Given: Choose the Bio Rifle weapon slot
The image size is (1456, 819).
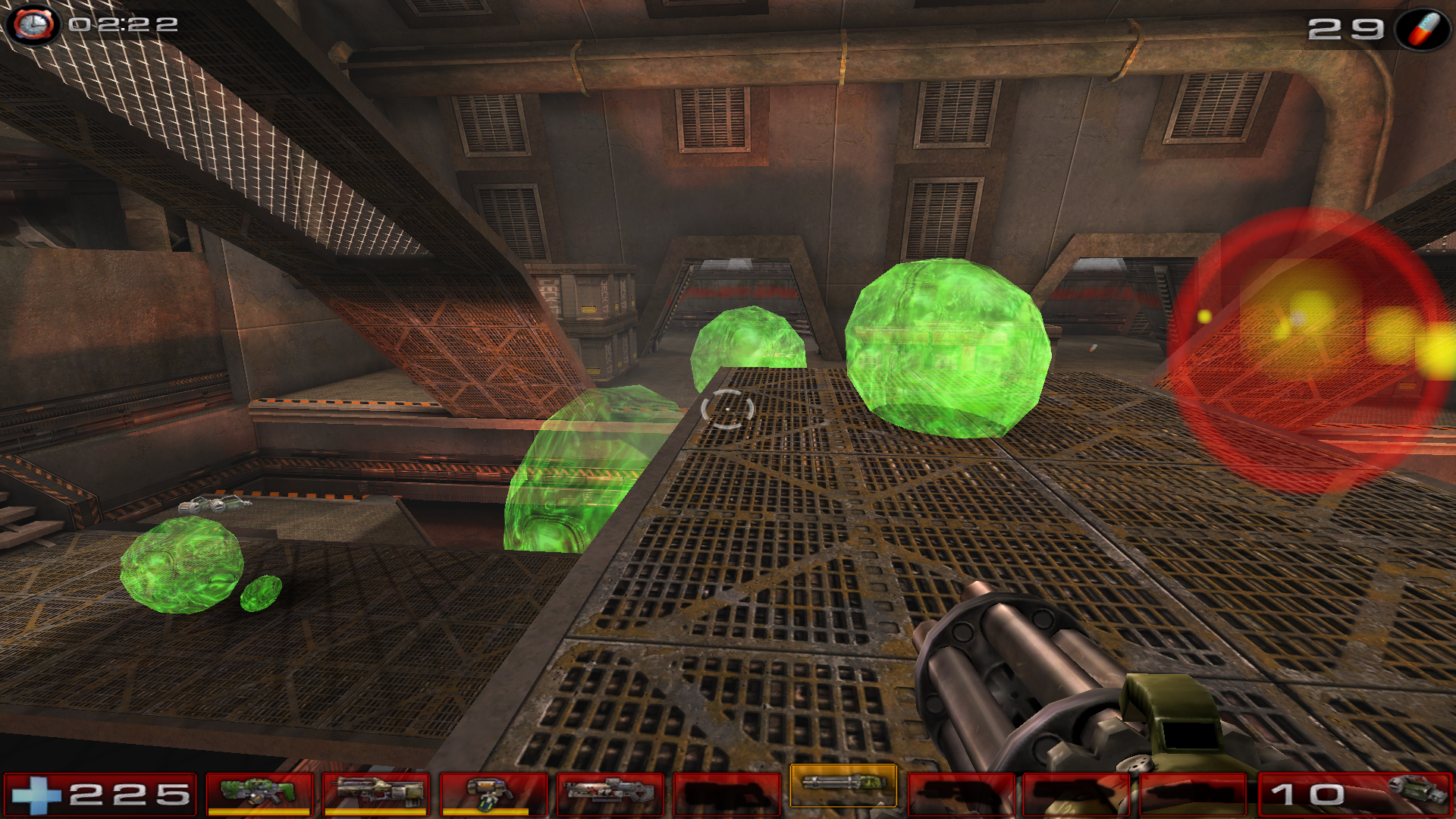Looking at the screenshot, I should coord(493,793).
